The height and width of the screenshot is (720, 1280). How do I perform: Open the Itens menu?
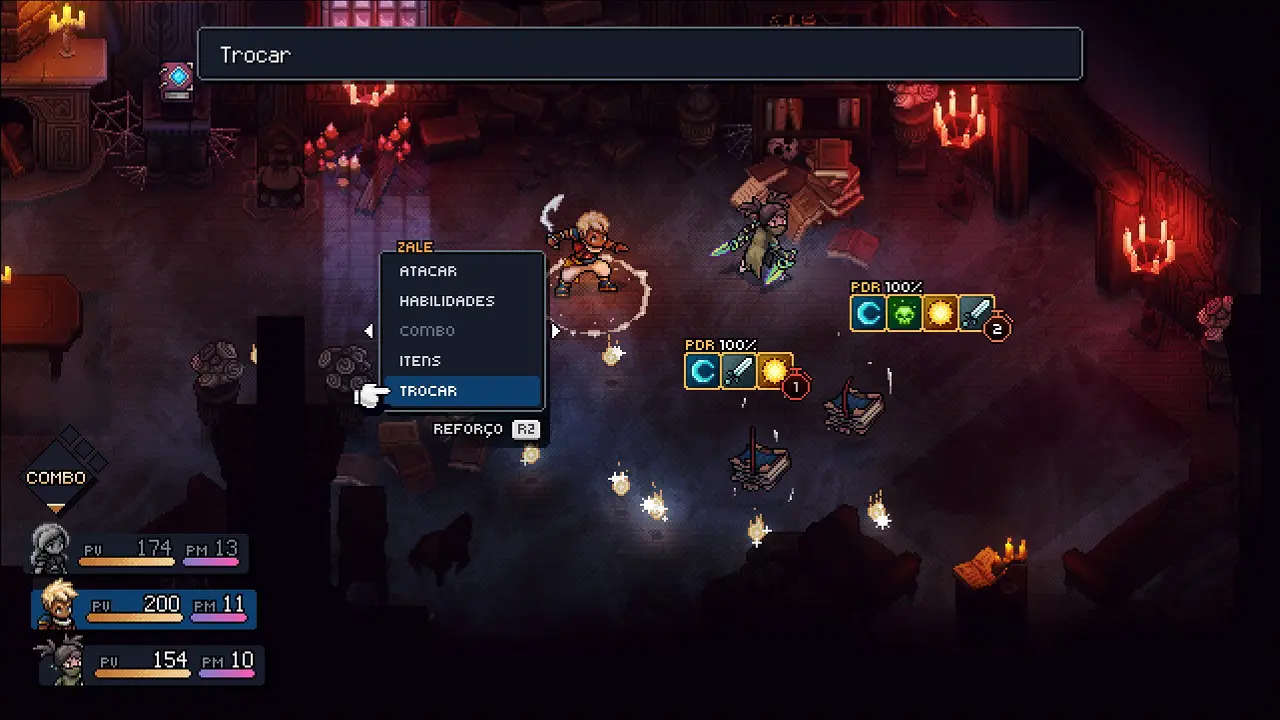(x=420, y=361)
